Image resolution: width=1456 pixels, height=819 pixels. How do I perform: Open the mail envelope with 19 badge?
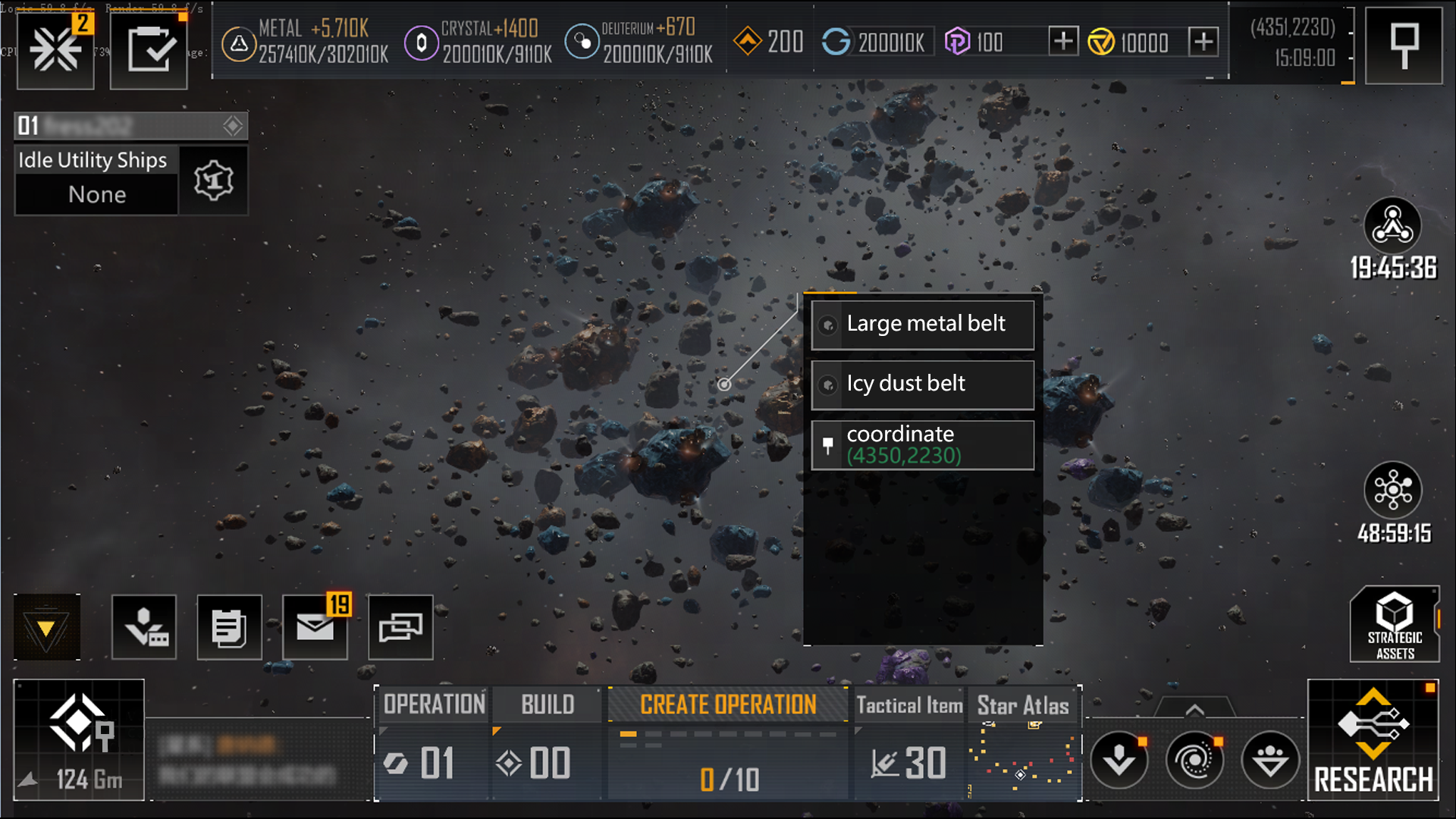(x=315, y=627)
